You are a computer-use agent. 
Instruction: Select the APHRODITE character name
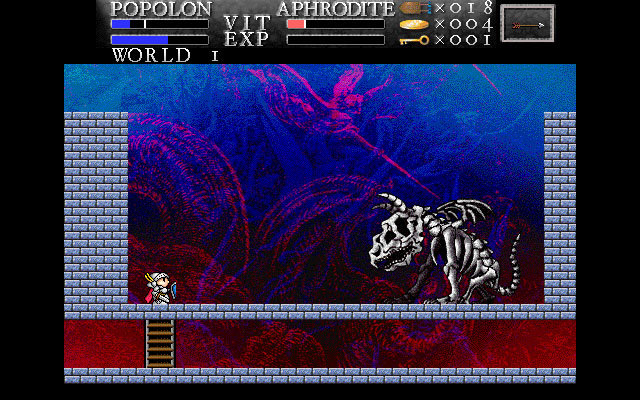point(335,8)
